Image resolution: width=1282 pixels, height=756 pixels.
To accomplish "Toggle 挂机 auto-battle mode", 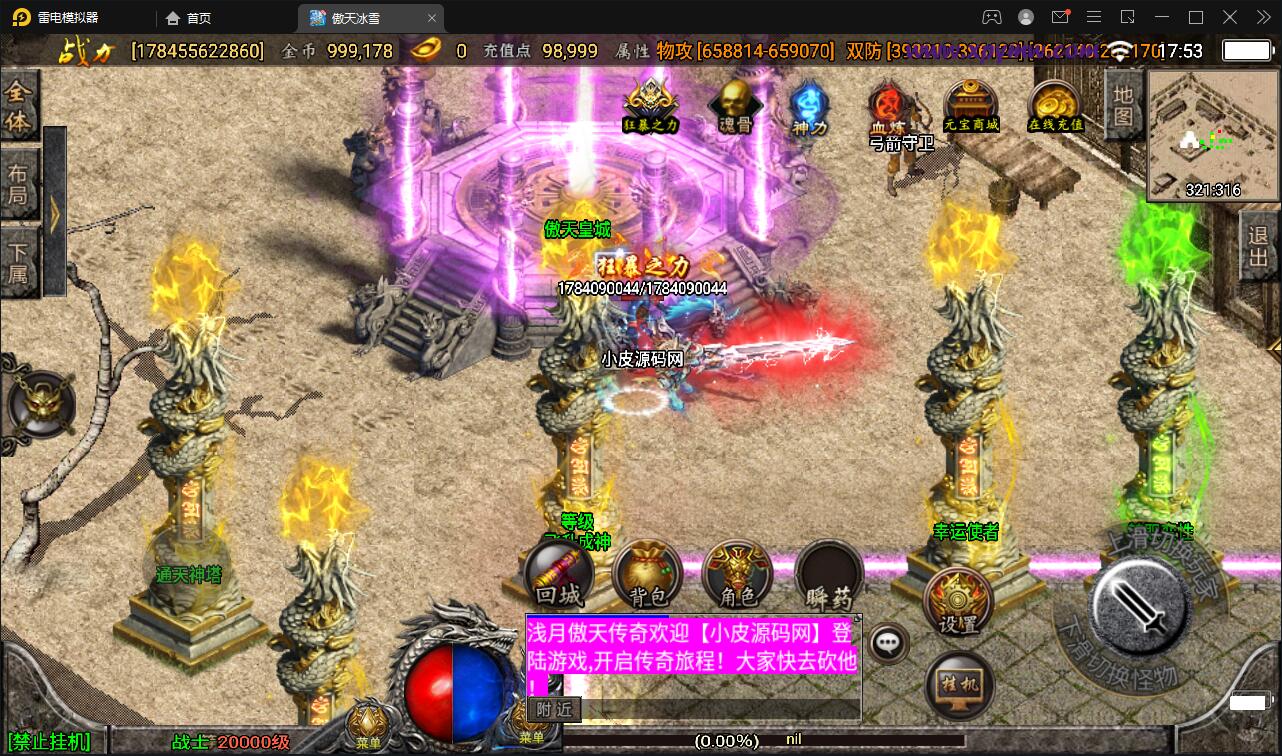I will point(960,685).
